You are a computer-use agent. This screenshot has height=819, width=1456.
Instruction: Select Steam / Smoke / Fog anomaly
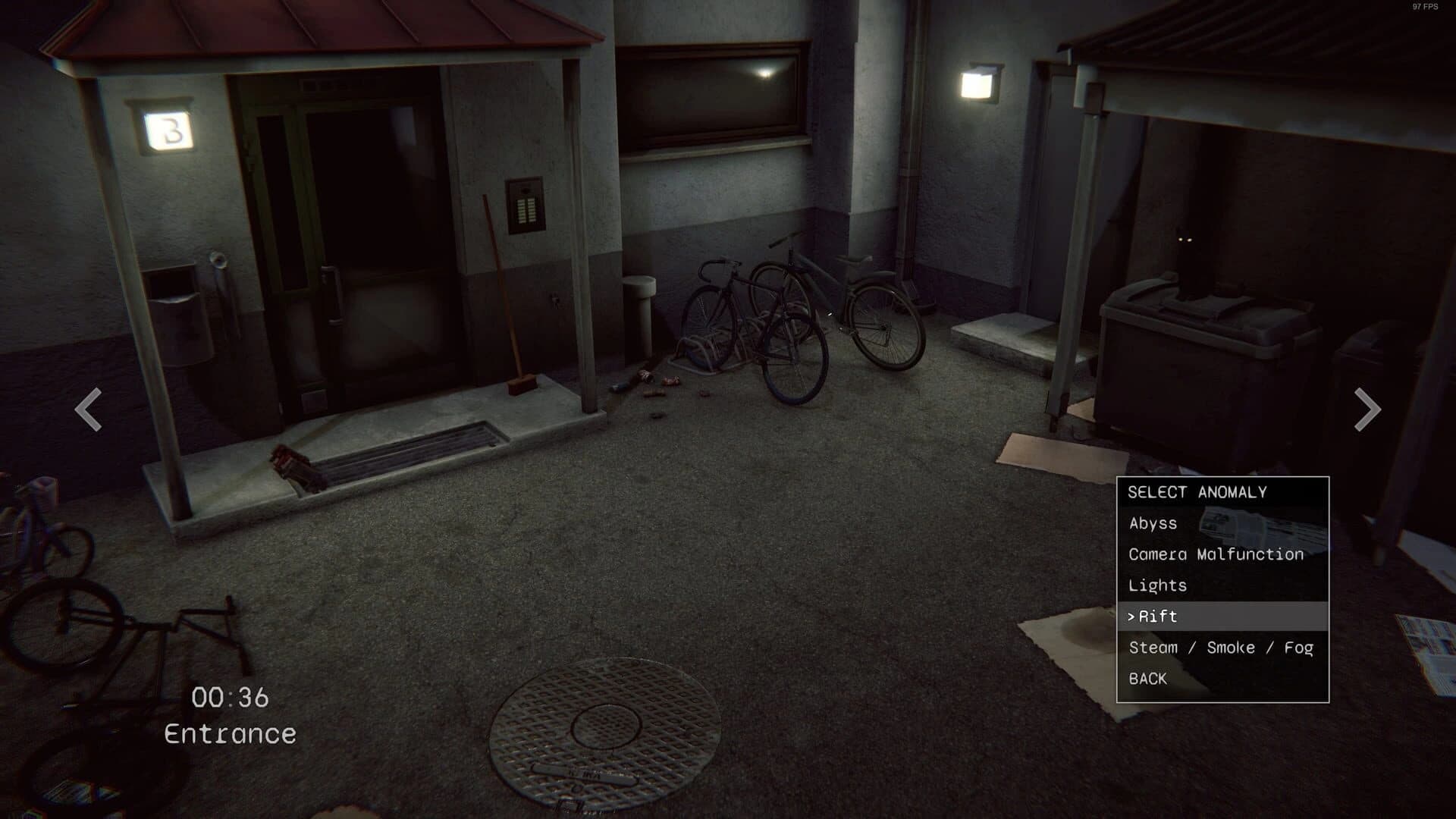(x=1221, y=647)
